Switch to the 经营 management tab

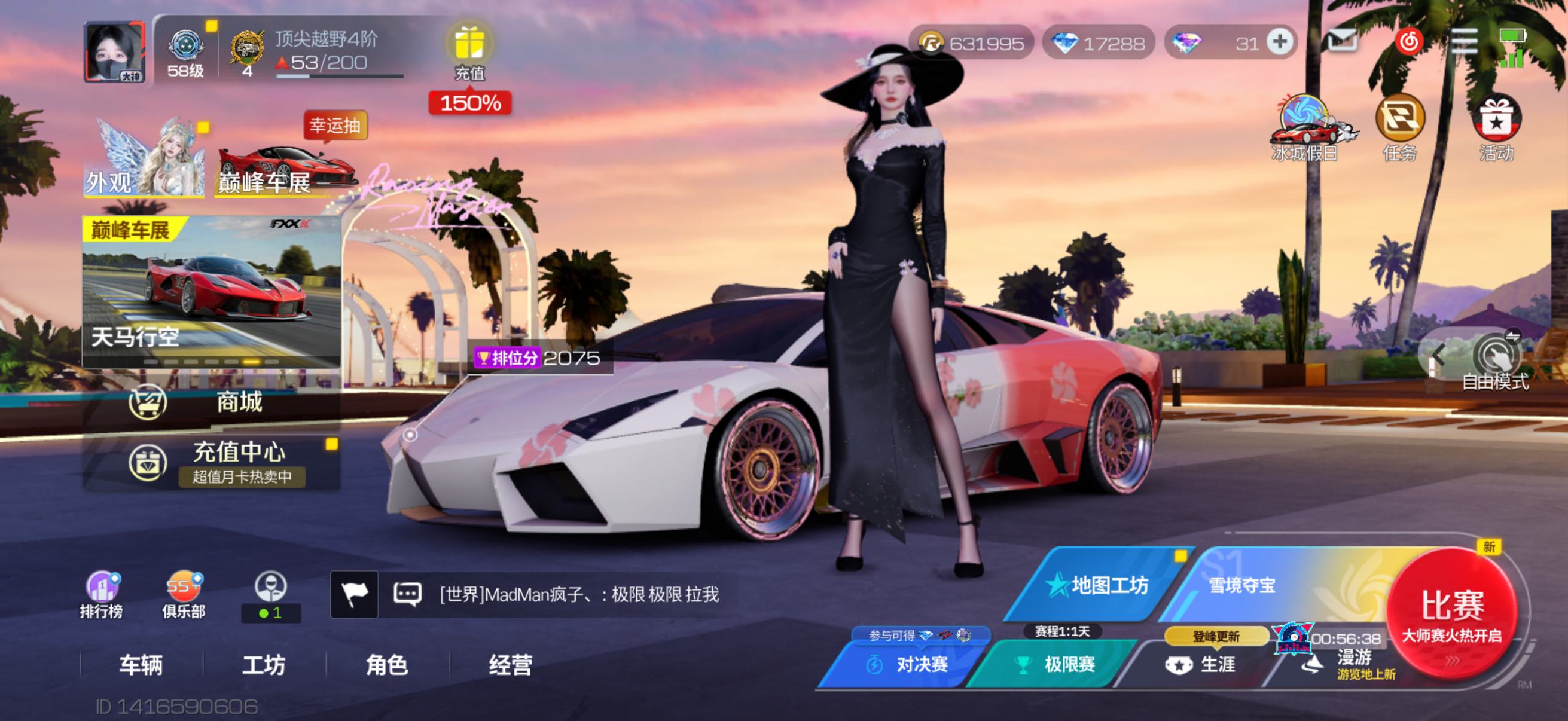[510, 664]
